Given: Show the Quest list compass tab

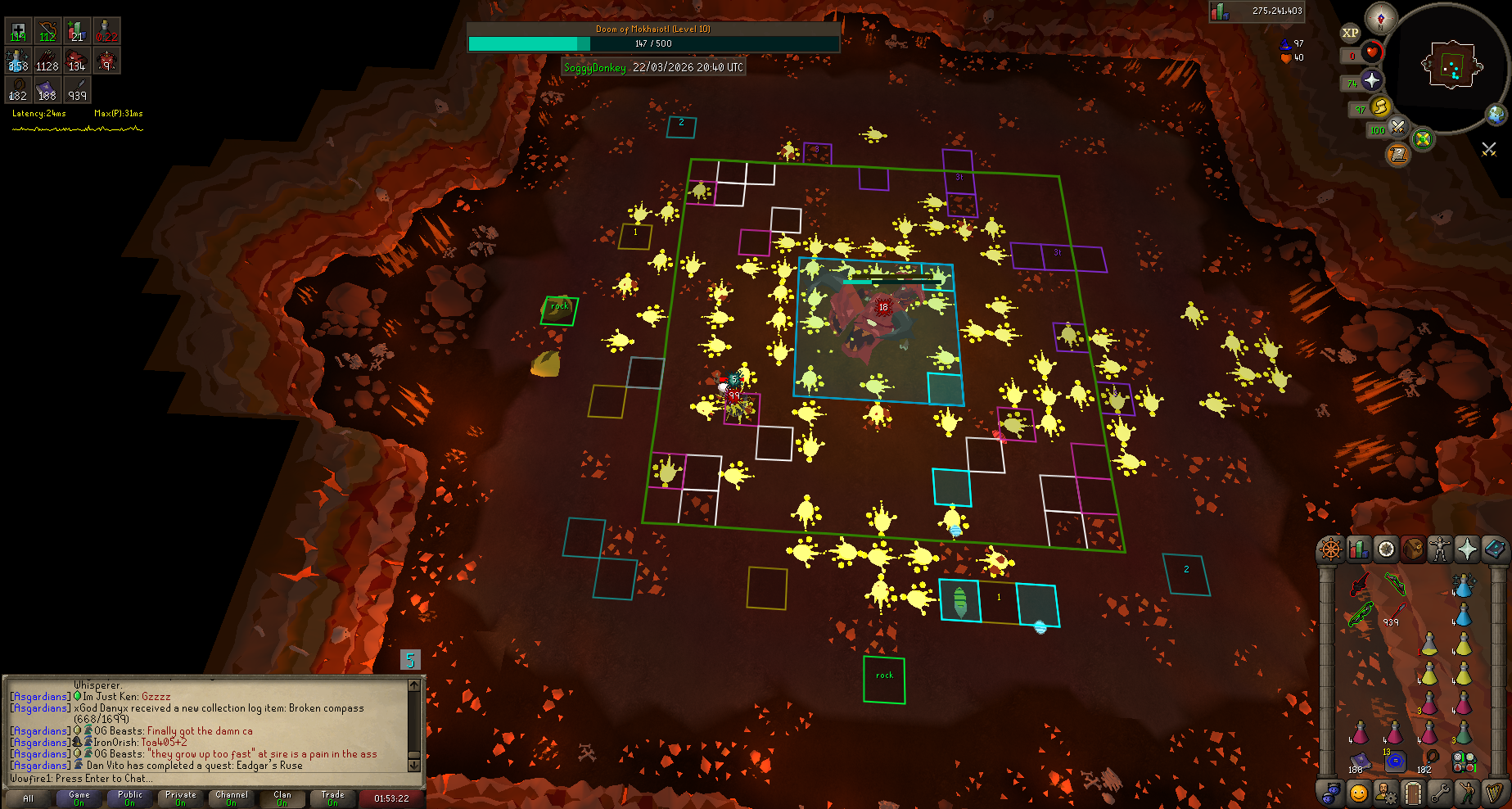Looking at the screenshot, I should (1386, 549).
